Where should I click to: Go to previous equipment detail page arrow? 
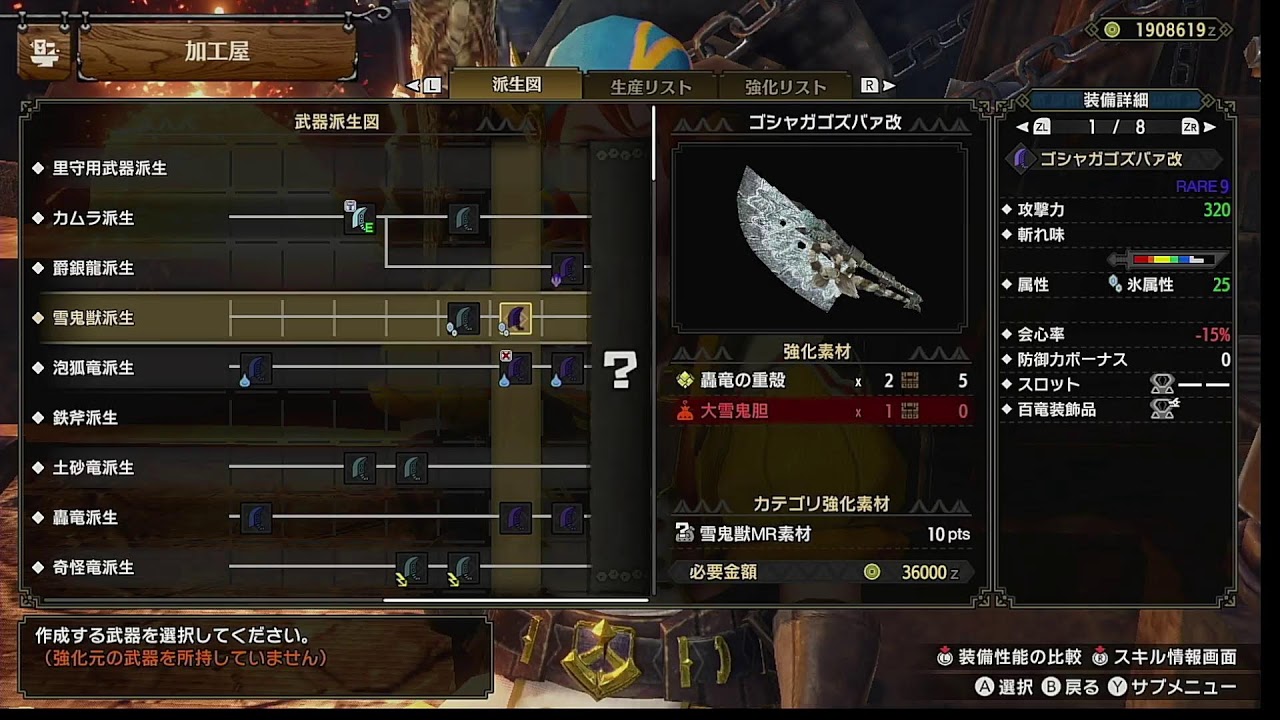click(1023, 127)
